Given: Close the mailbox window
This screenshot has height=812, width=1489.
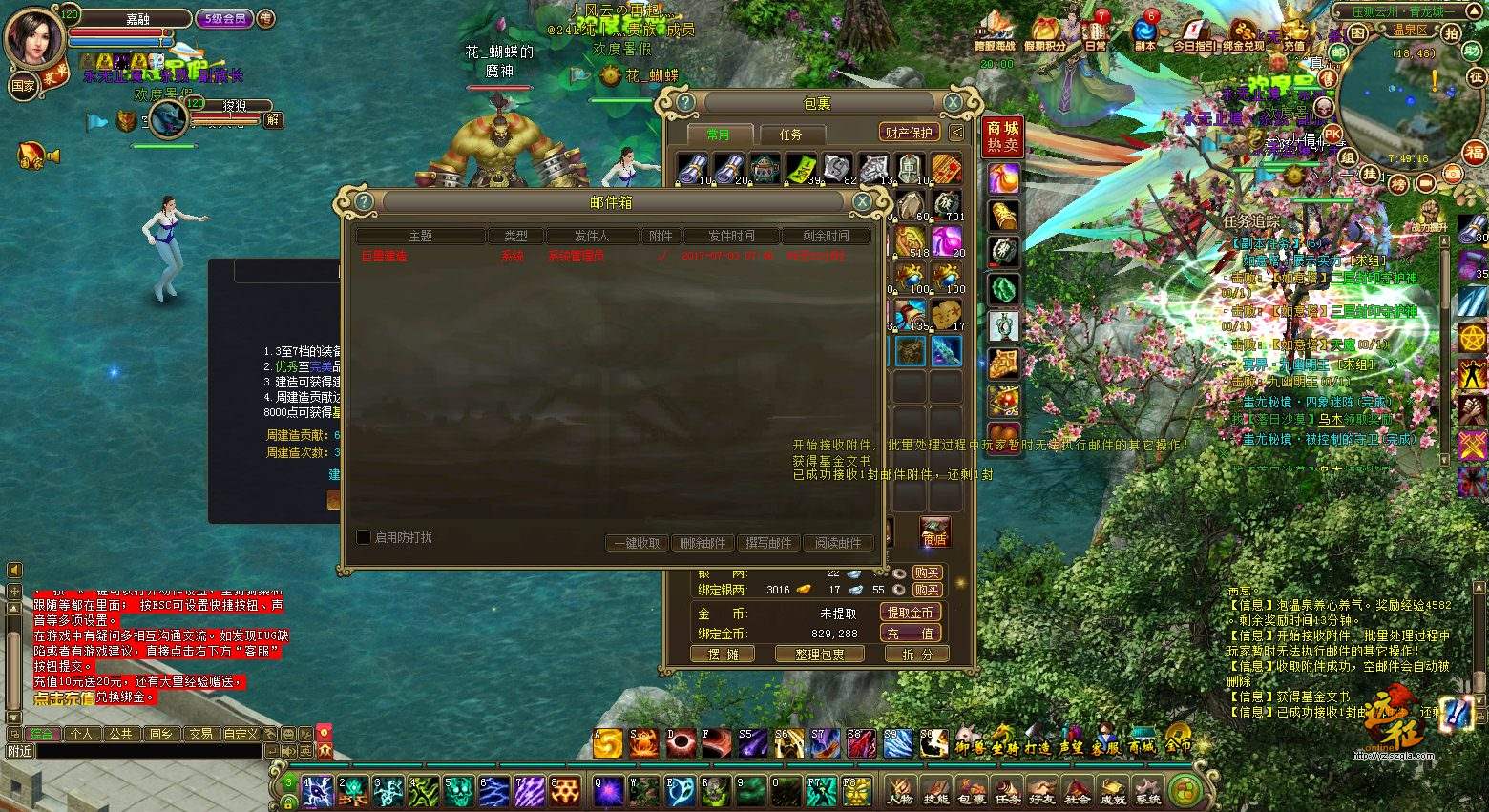Looking at the screenshot, I should [x=861, y=201].
